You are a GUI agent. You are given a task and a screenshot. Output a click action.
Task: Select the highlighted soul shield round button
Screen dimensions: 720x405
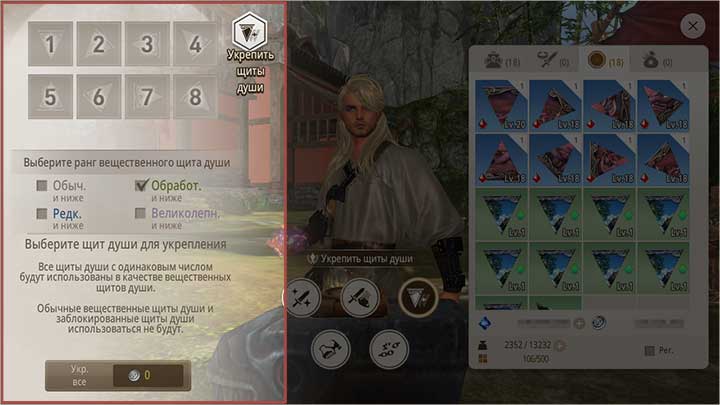416,296
